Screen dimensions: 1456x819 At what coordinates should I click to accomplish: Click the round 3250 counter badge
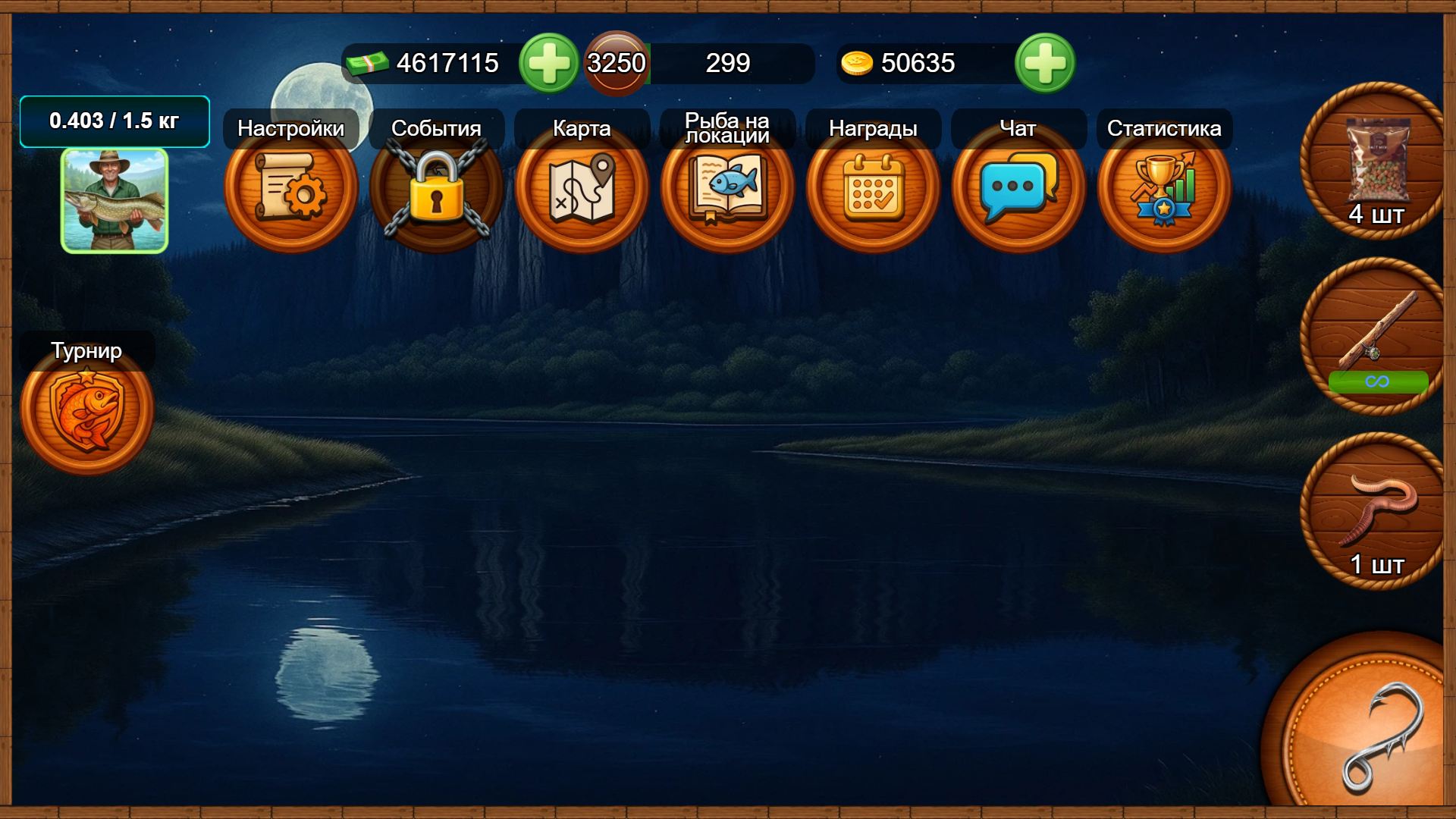[x=616, y=64]
